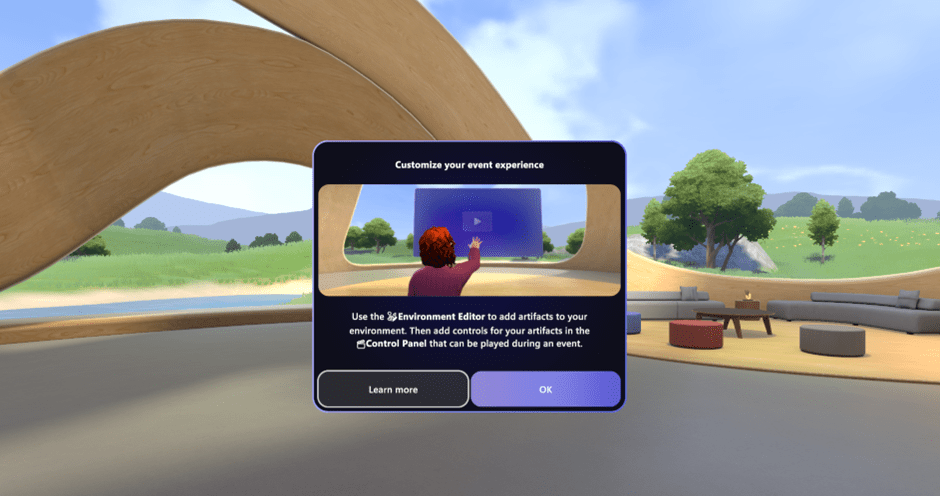Confirm the dialog with OK
Viewport: 940px width, 496px height.
545,389
